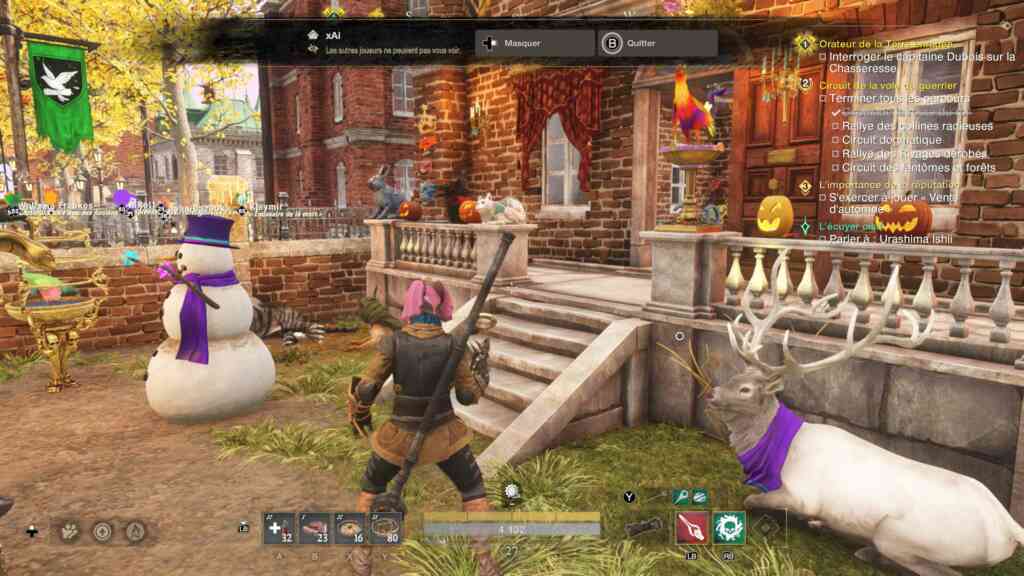Activate the green gear ability icon
The height and width of the screenshot is (576, 1024).
tap(728, 527)
